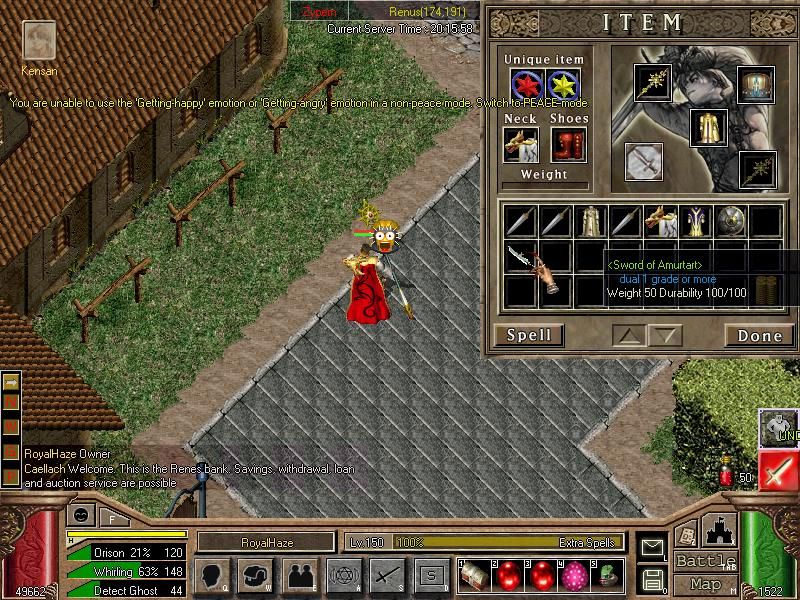
Task: Select the equipped Neck item slot
Action: pyautogui.click(x=521, y=145)
